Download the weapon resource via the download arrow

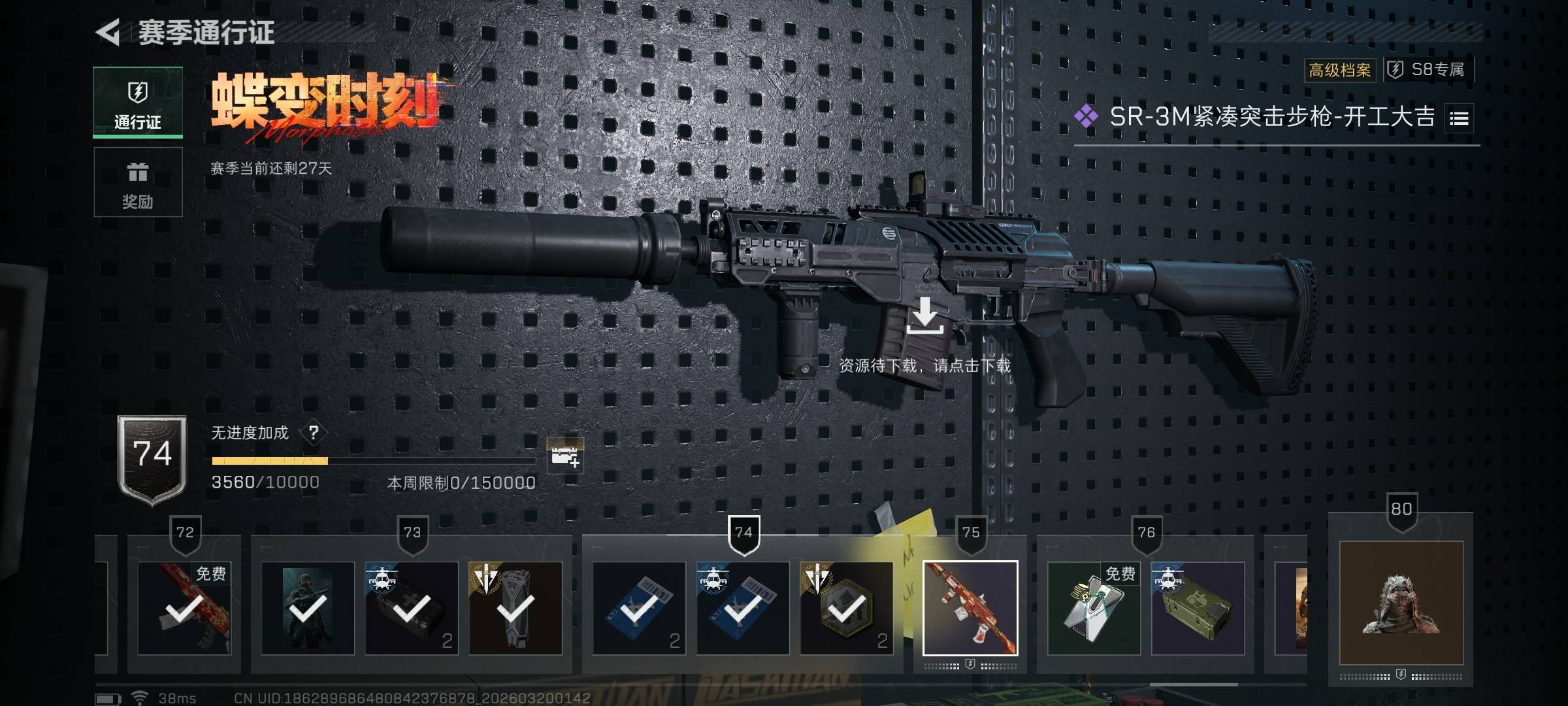coord(924,316)
